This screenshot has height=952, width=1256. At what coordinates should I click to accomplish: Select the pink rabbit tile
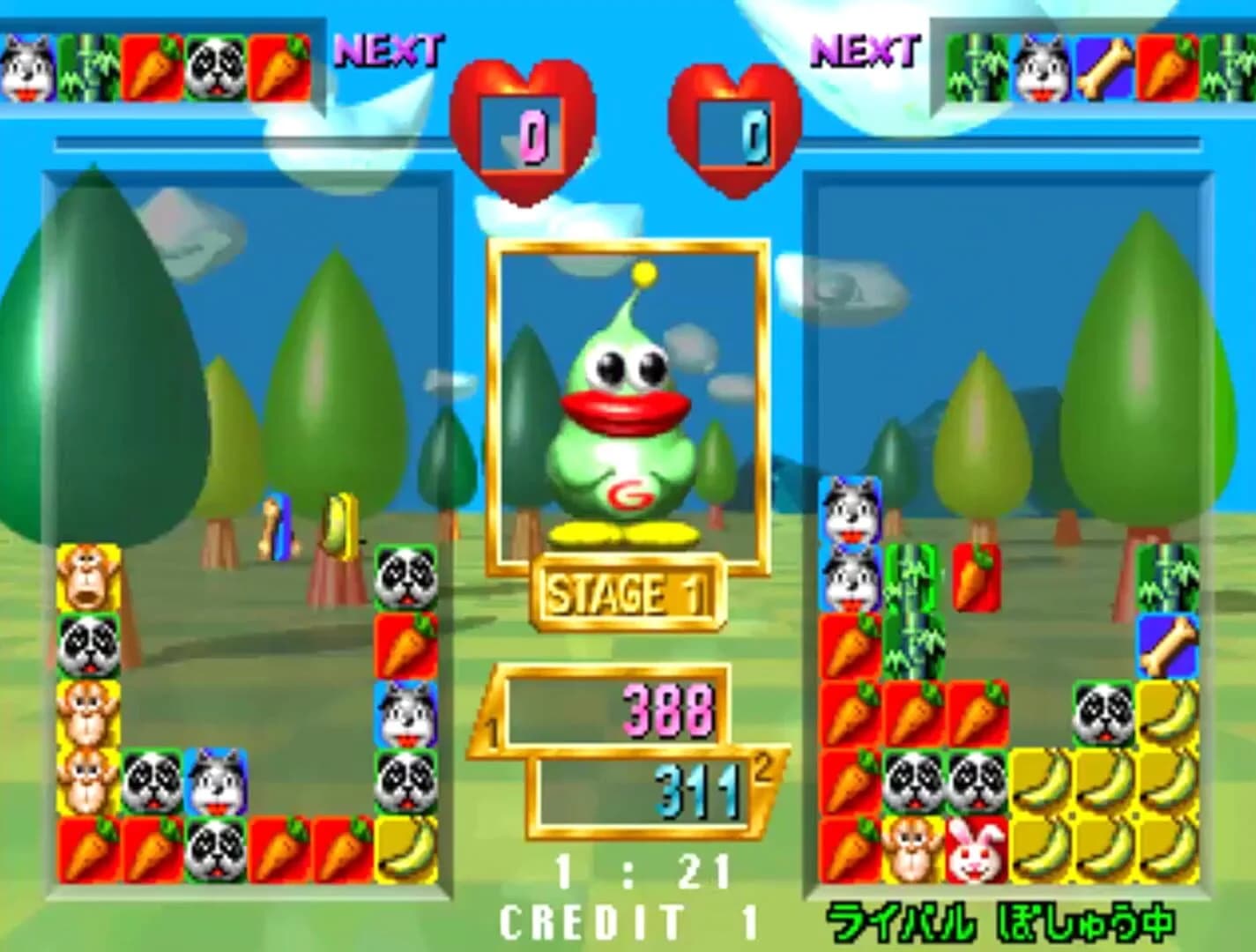click(977, 851)
